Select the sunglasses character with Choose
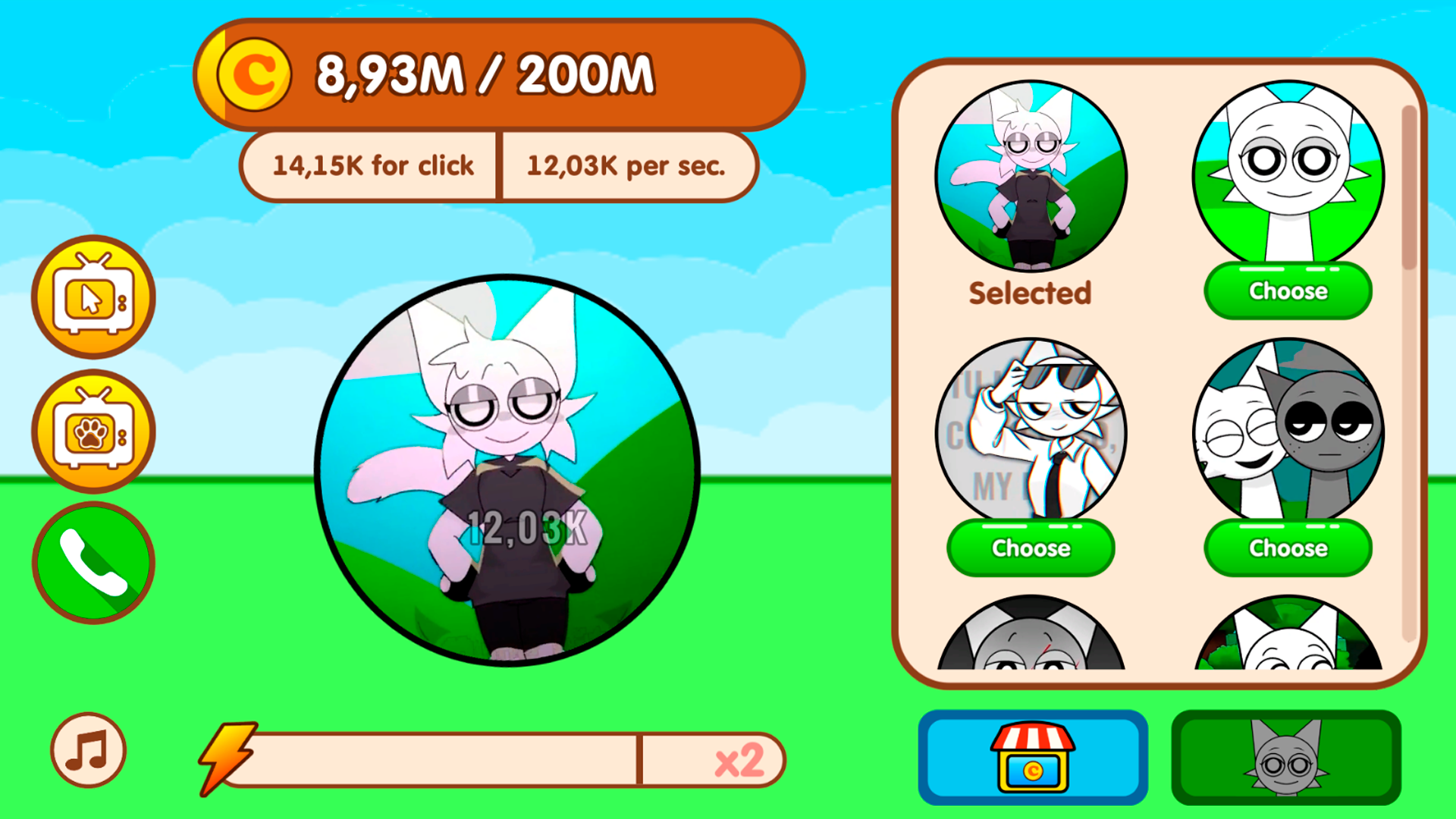 (x=1032, y=548)
